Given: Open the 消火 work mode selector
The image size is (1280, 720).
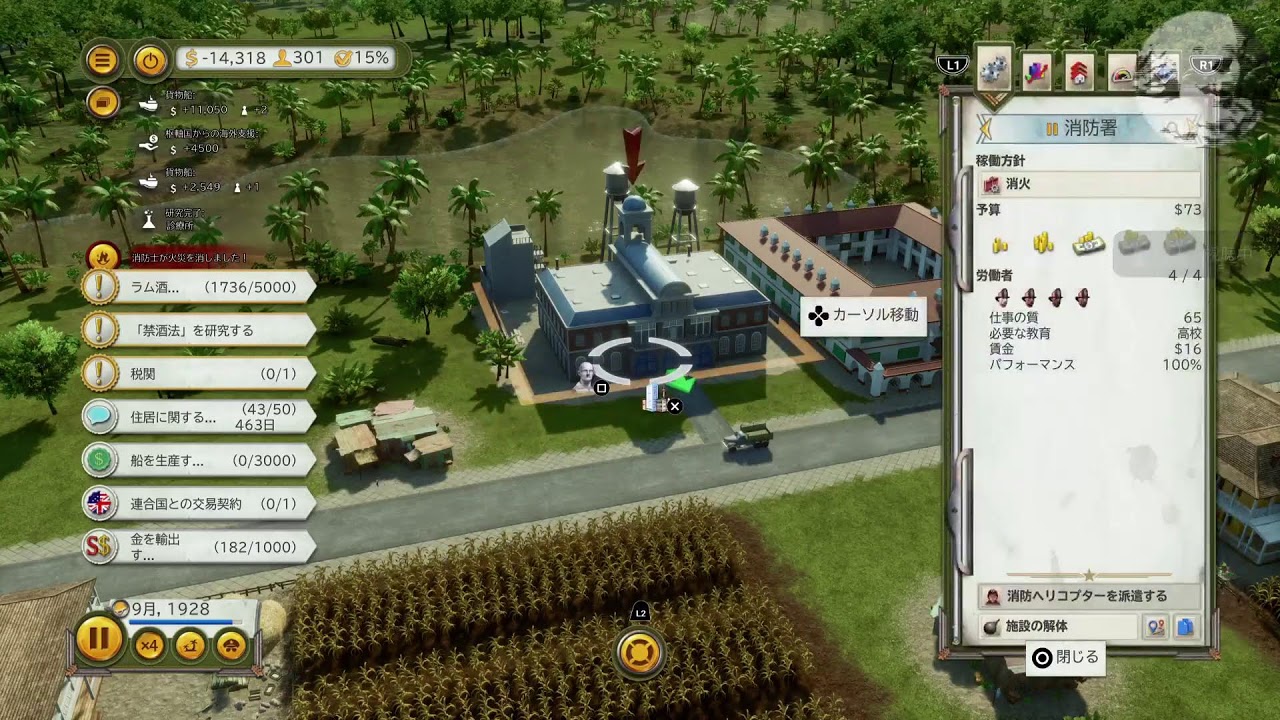Looking at the screenshot, I should 1088,185.
